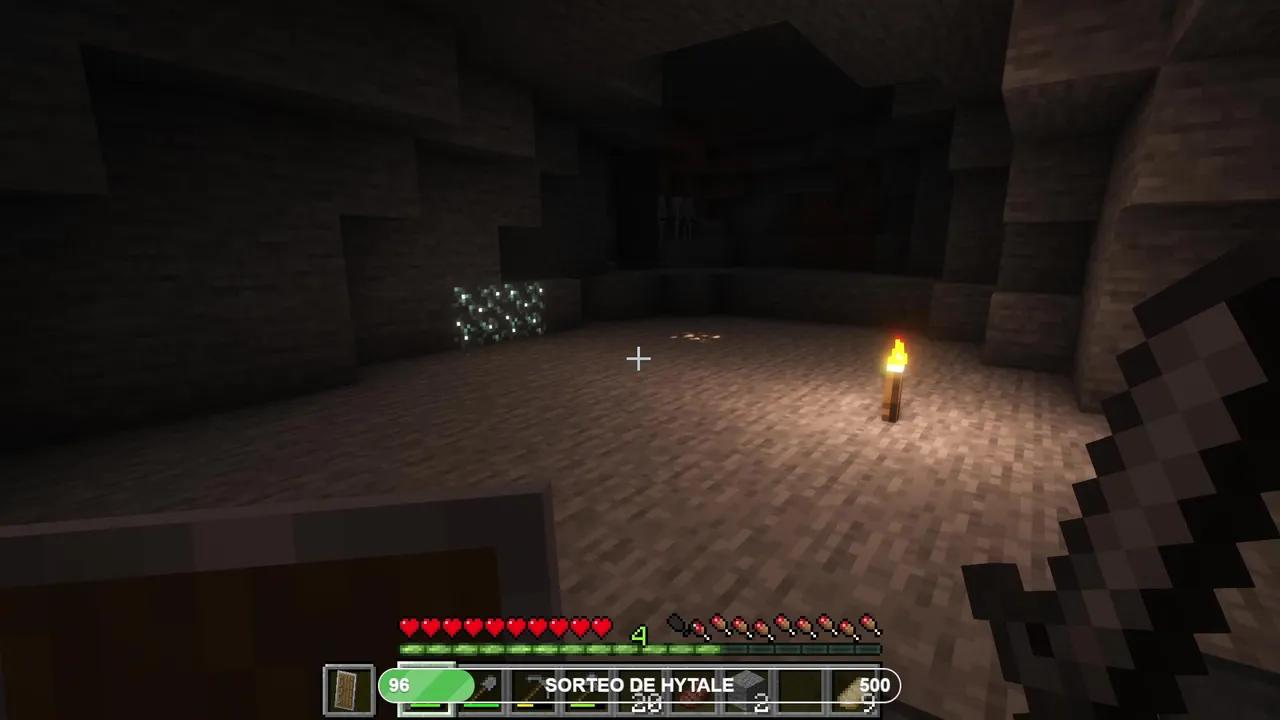Click the first heart in the health bar
The image size is (1280, 720).
(408, 626)
